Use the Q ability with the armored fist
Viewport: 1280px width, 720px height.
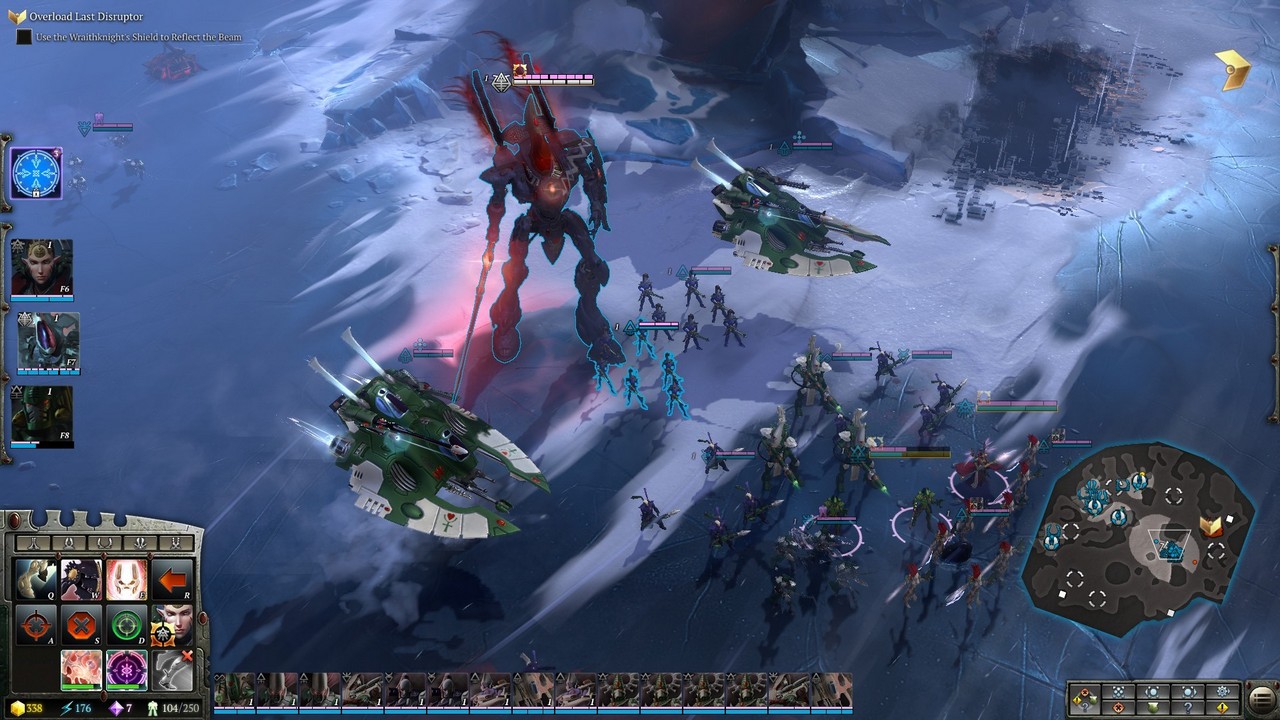[x=35, y=580]
